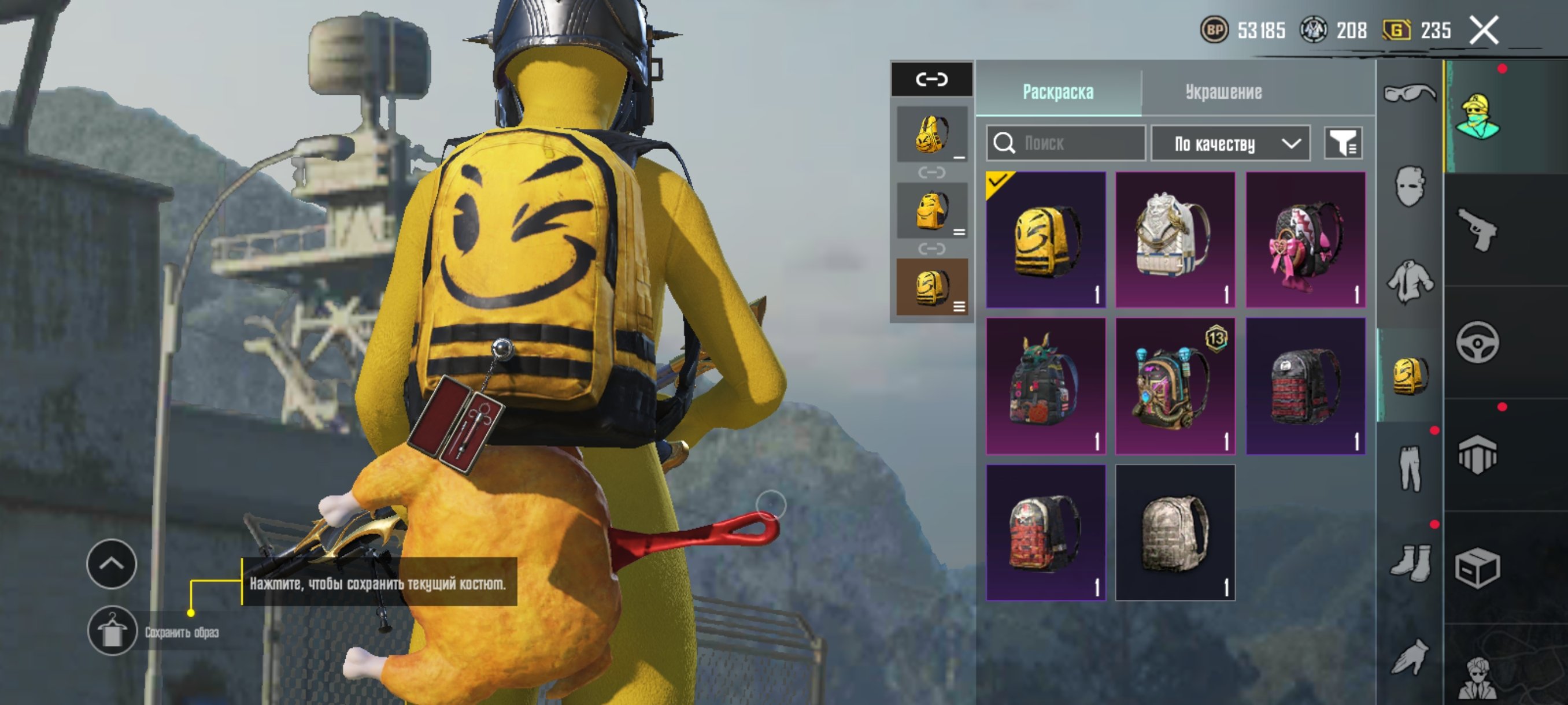This screenshot has width=1568, height=705.
Task: Select the yellow winking smiley backpack skin
Action: 1046,240
